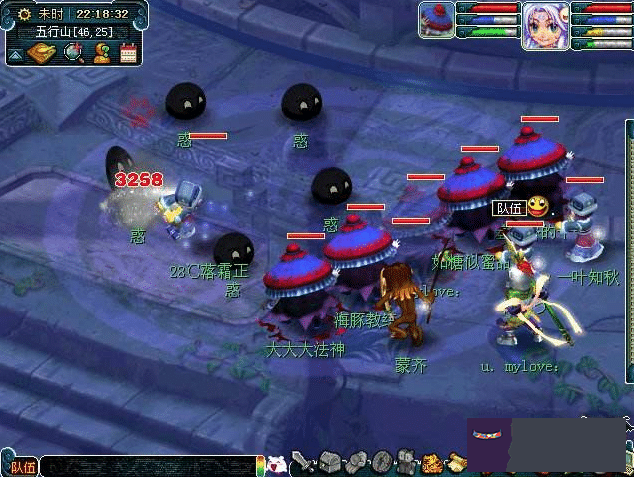The width and height of the screenshot is (634, 477).
Task: Open the purple-haired character portrait
Action: click(545, 24)
